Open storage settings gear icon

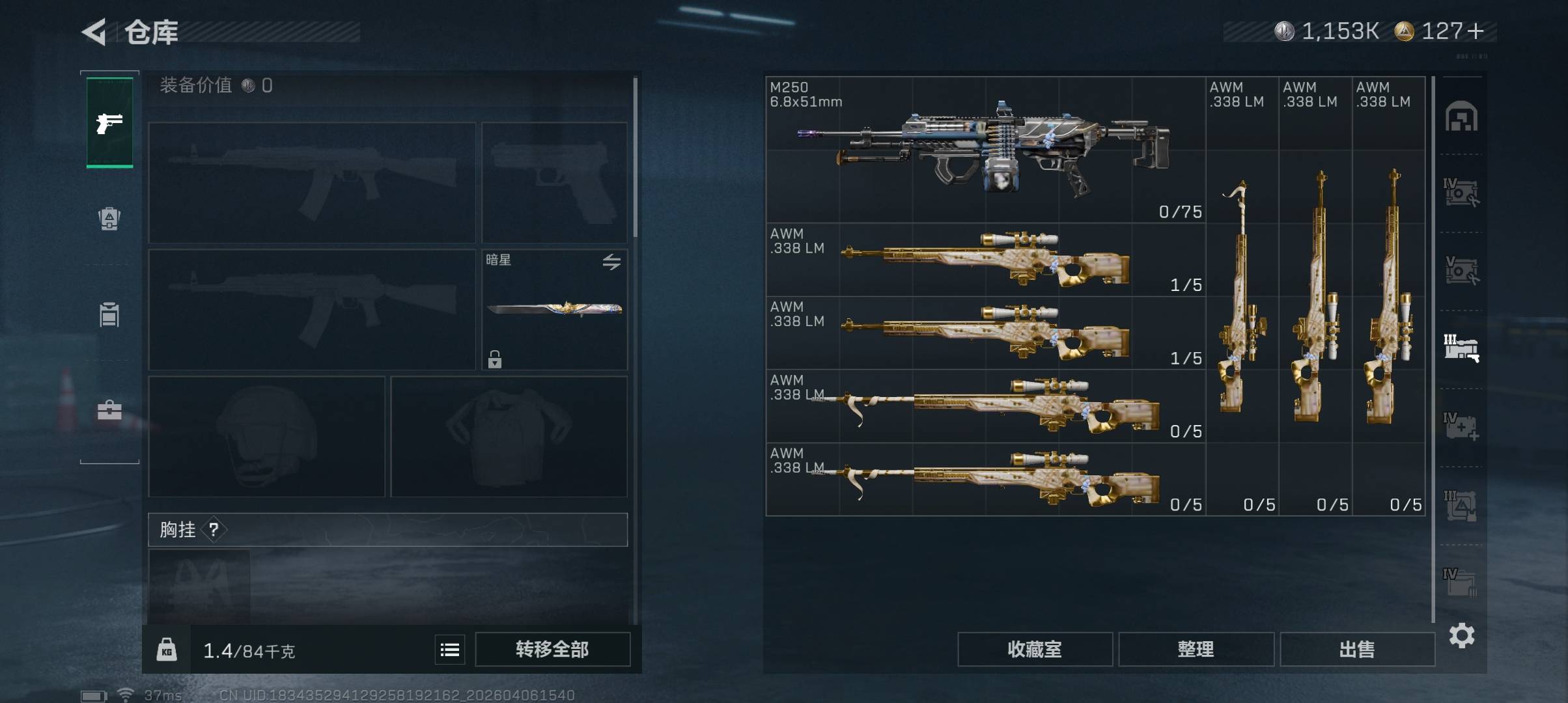pyautogui.click(x=1461, y=635)
